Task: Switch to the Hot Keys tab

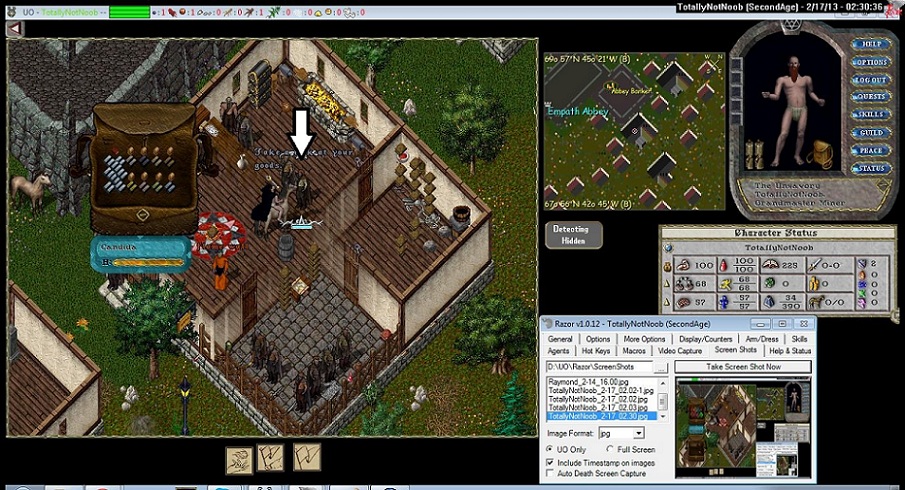Action: (596, 351)
